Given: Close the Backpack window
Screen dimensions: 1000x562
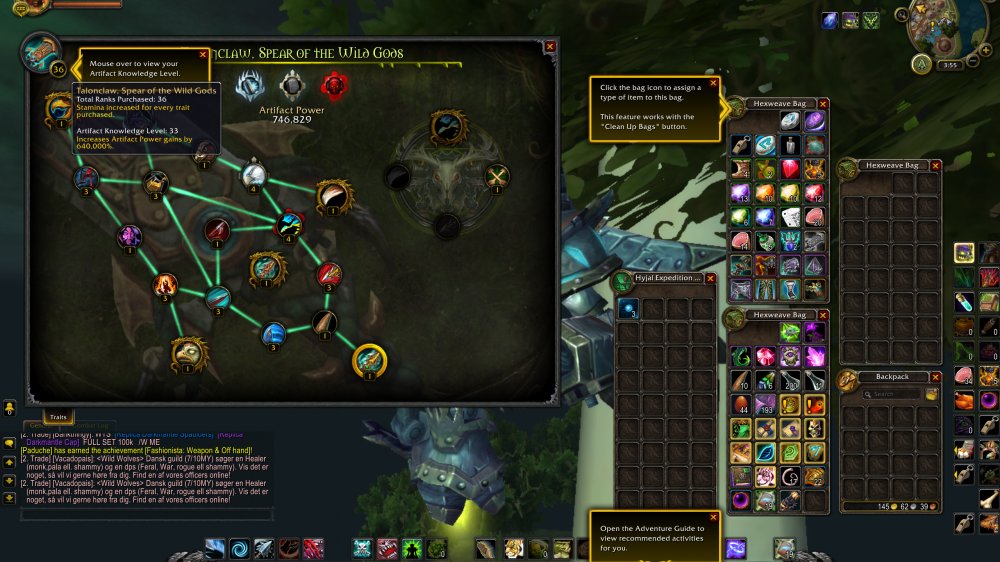Looking at the screenshot, I should pos(935,377).
